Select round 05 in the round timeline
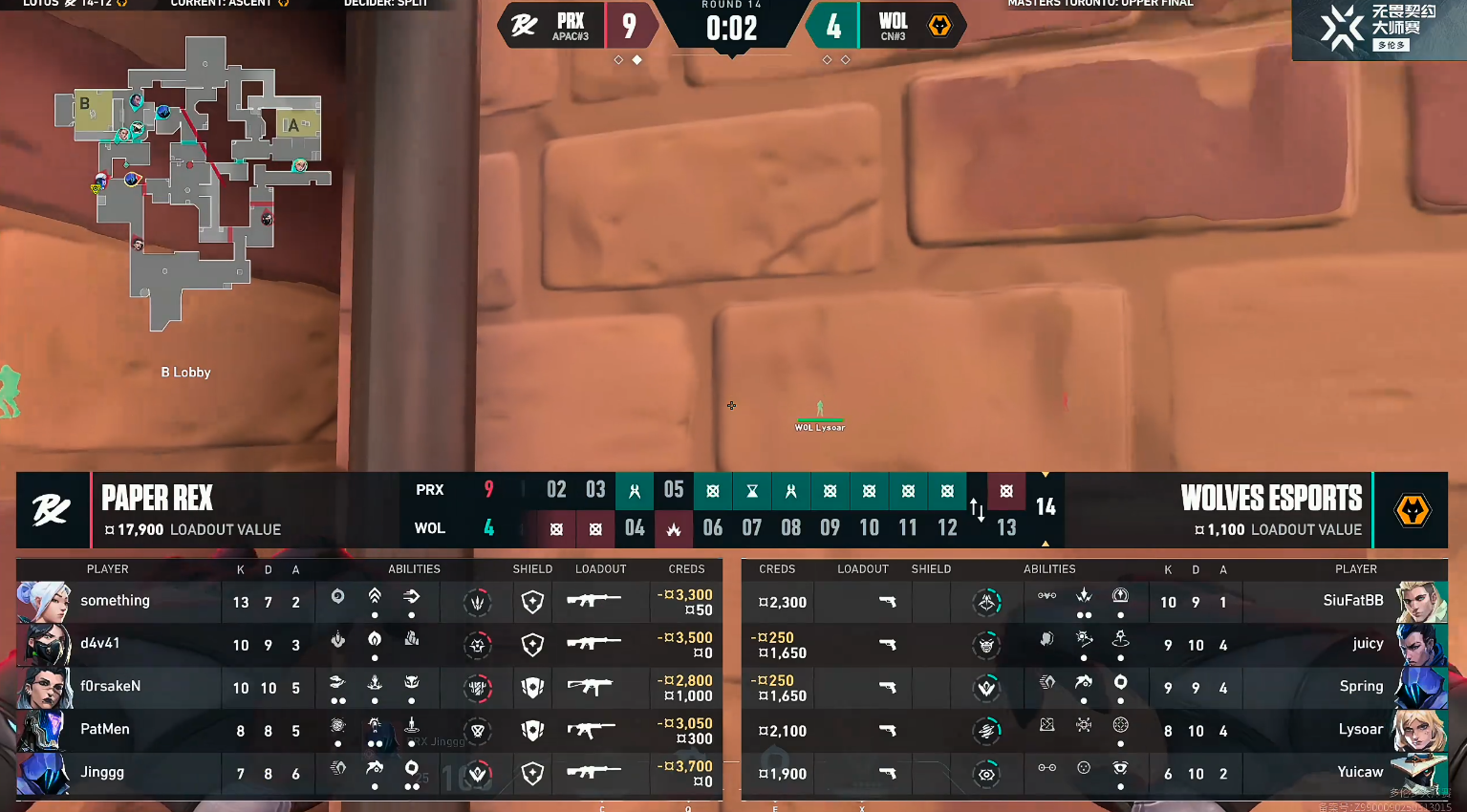Viewport: 1467px width, 812px height. 674,490
